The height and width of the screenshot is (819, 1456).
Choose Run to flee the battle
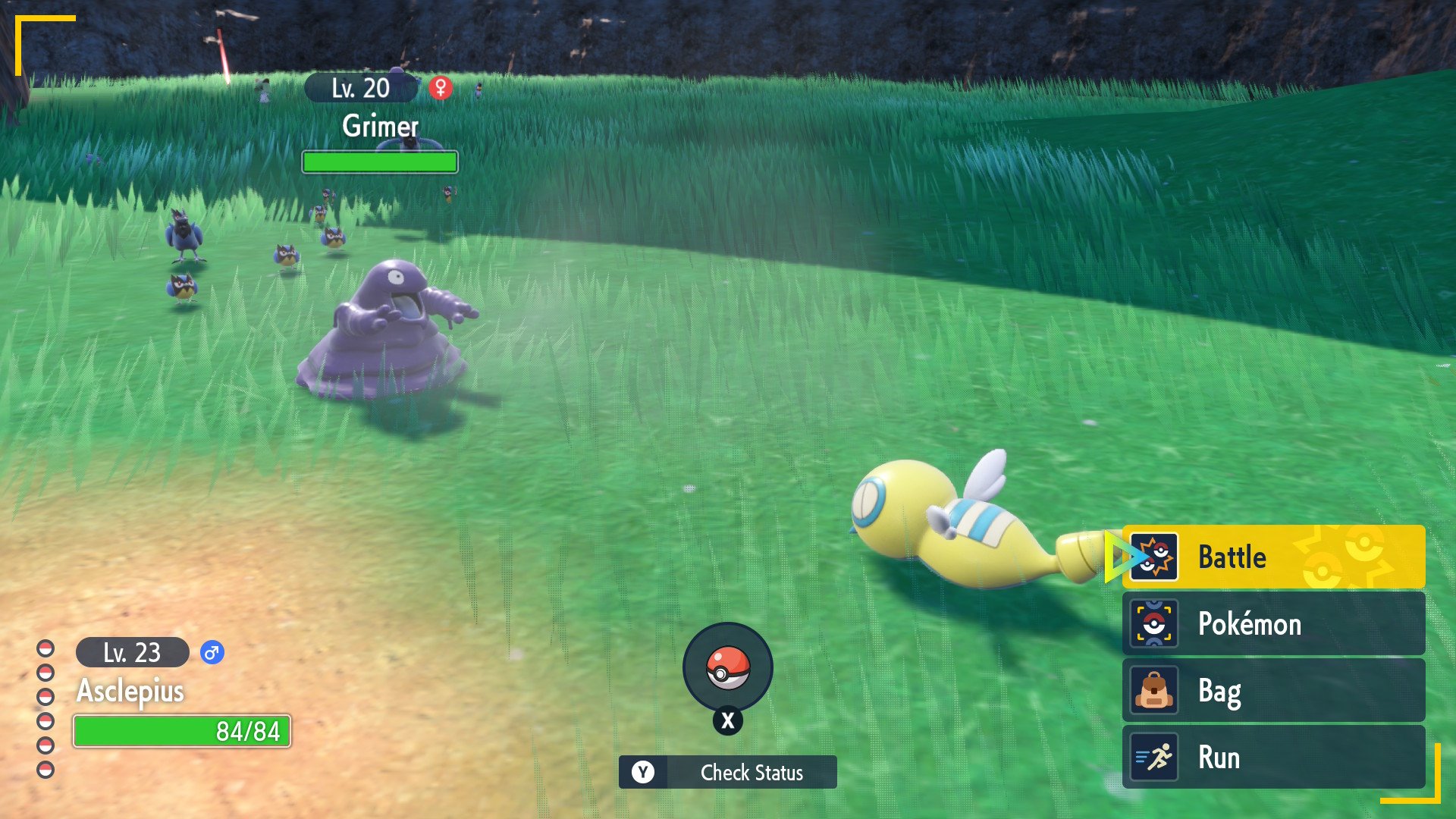[x=1272, y=757]
